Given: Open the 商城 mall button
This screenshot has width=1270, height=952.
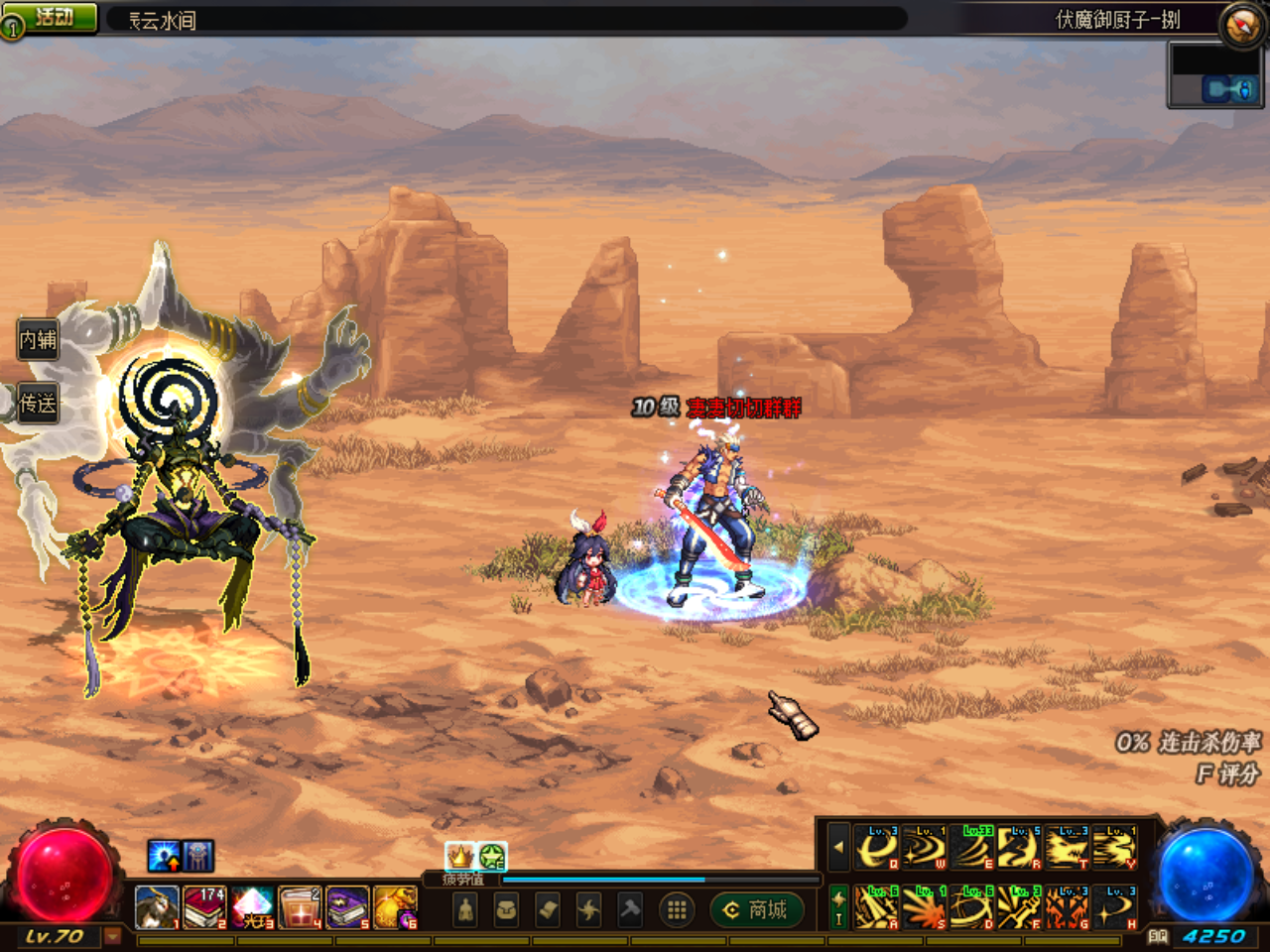Looking at the screenshot, I should click(x=756, y=909).
